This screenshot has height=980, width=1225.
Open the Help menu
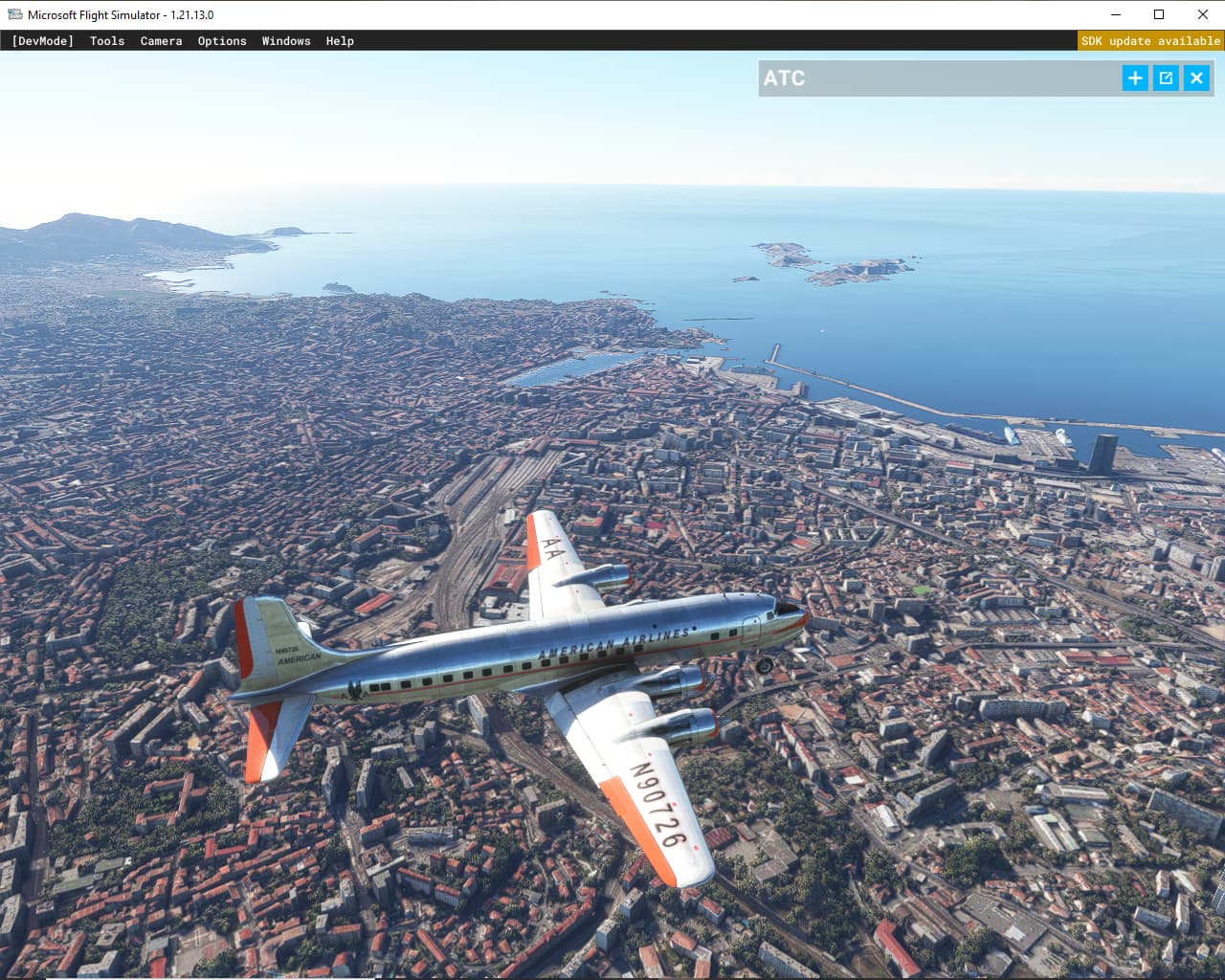(x=340, y=41)
